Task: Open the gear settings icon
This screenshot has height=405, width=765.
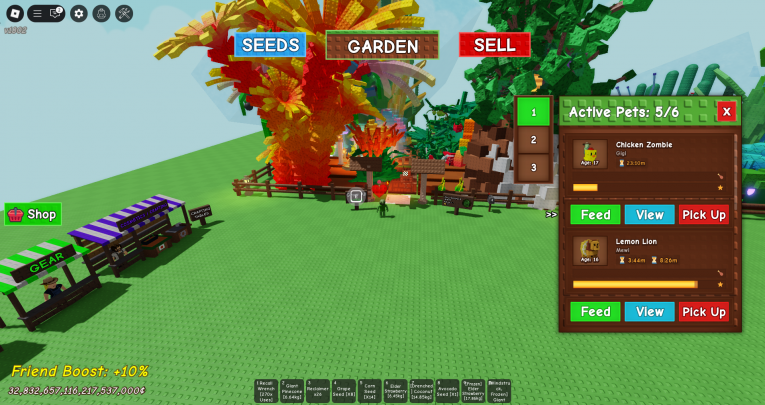Action: click(x=79, y=13)
